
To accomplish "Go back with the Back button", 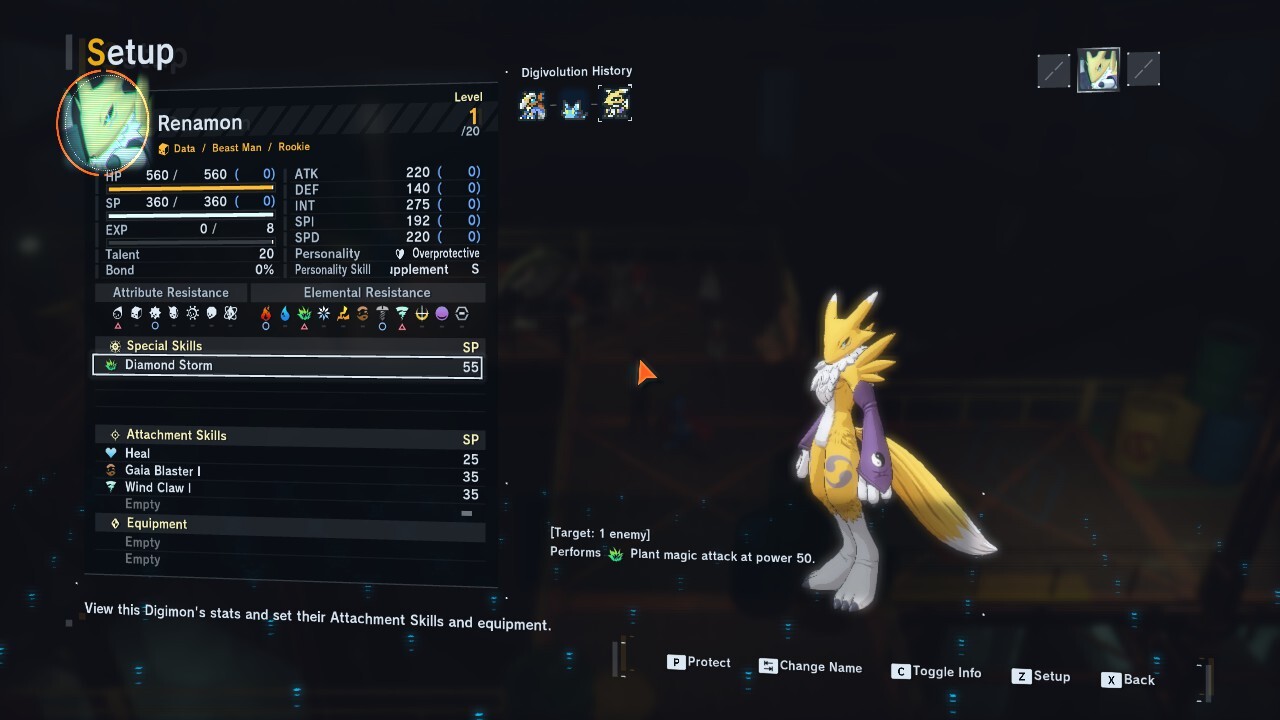I will (1128, 680).
